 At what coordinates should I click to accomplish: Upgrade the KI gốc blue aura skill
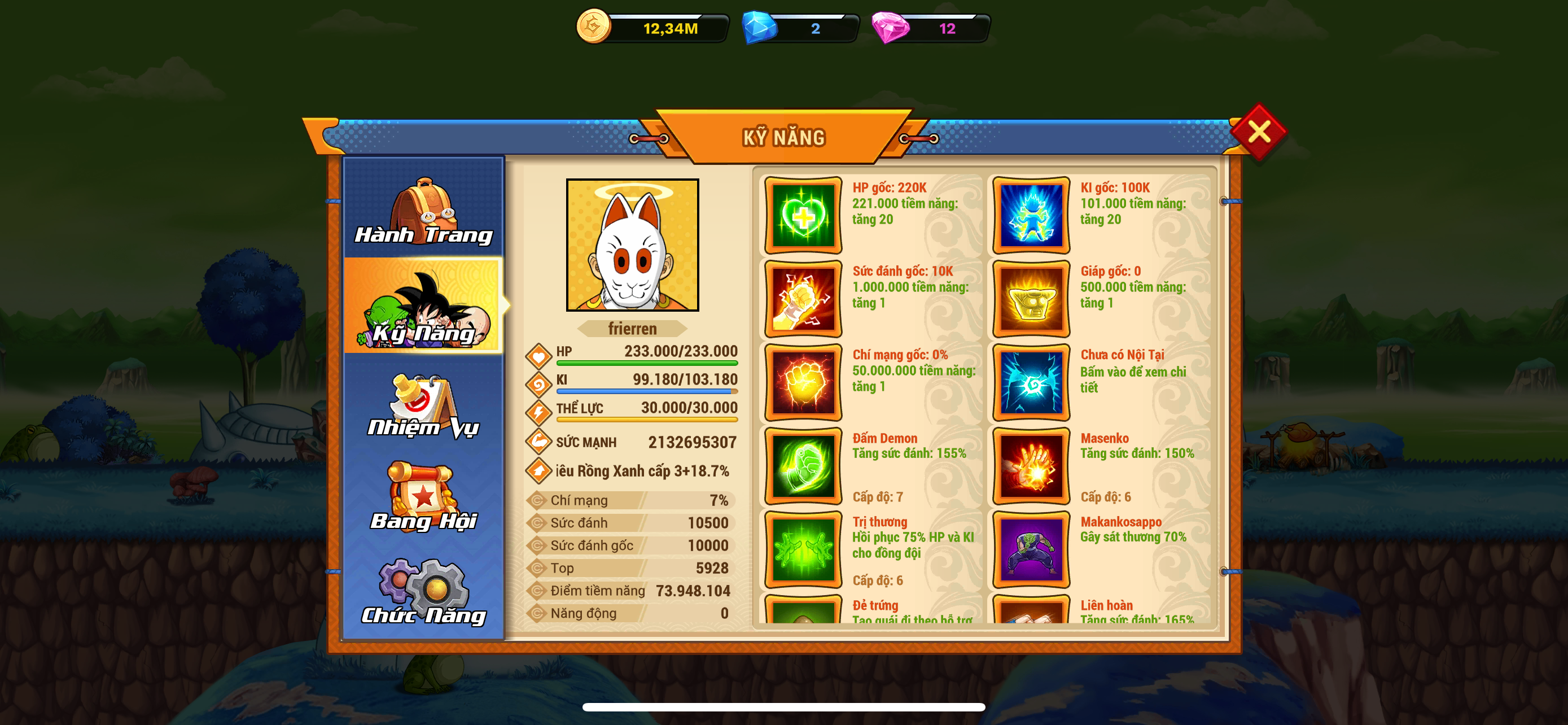(1031, 216)
